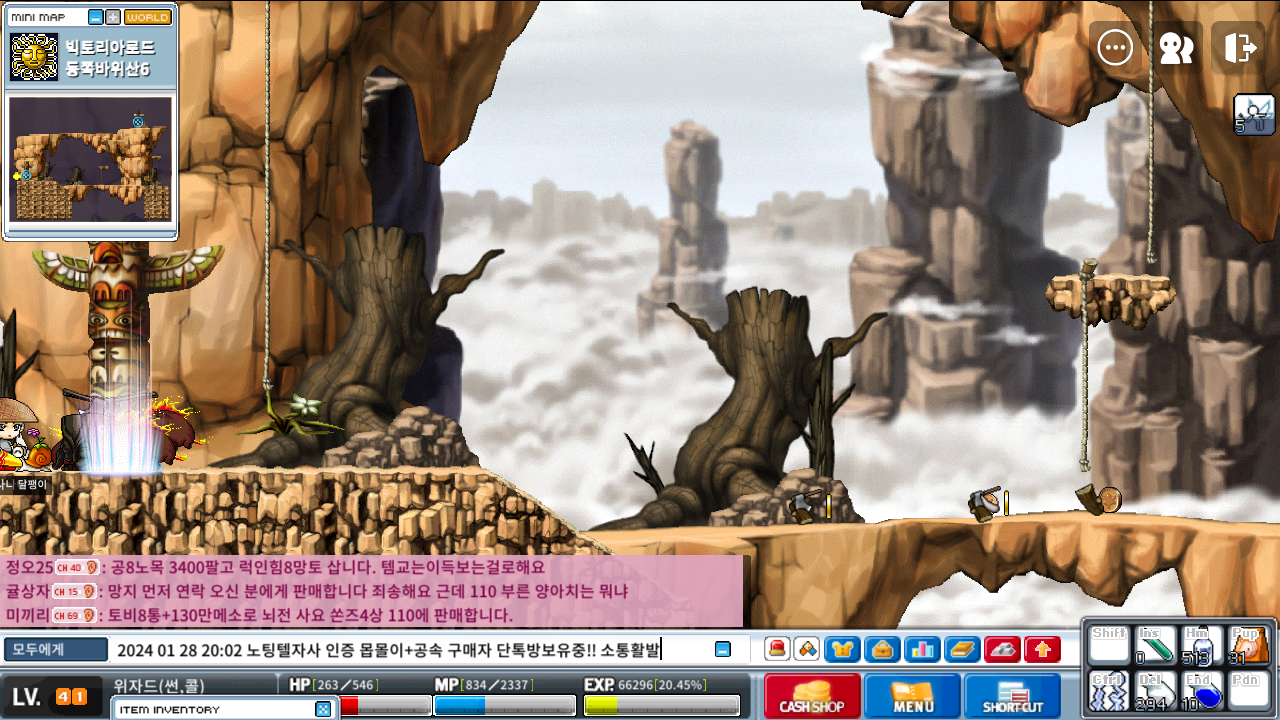Click the red siren alert icon
1280x720 pixels.
coord(777,649)
